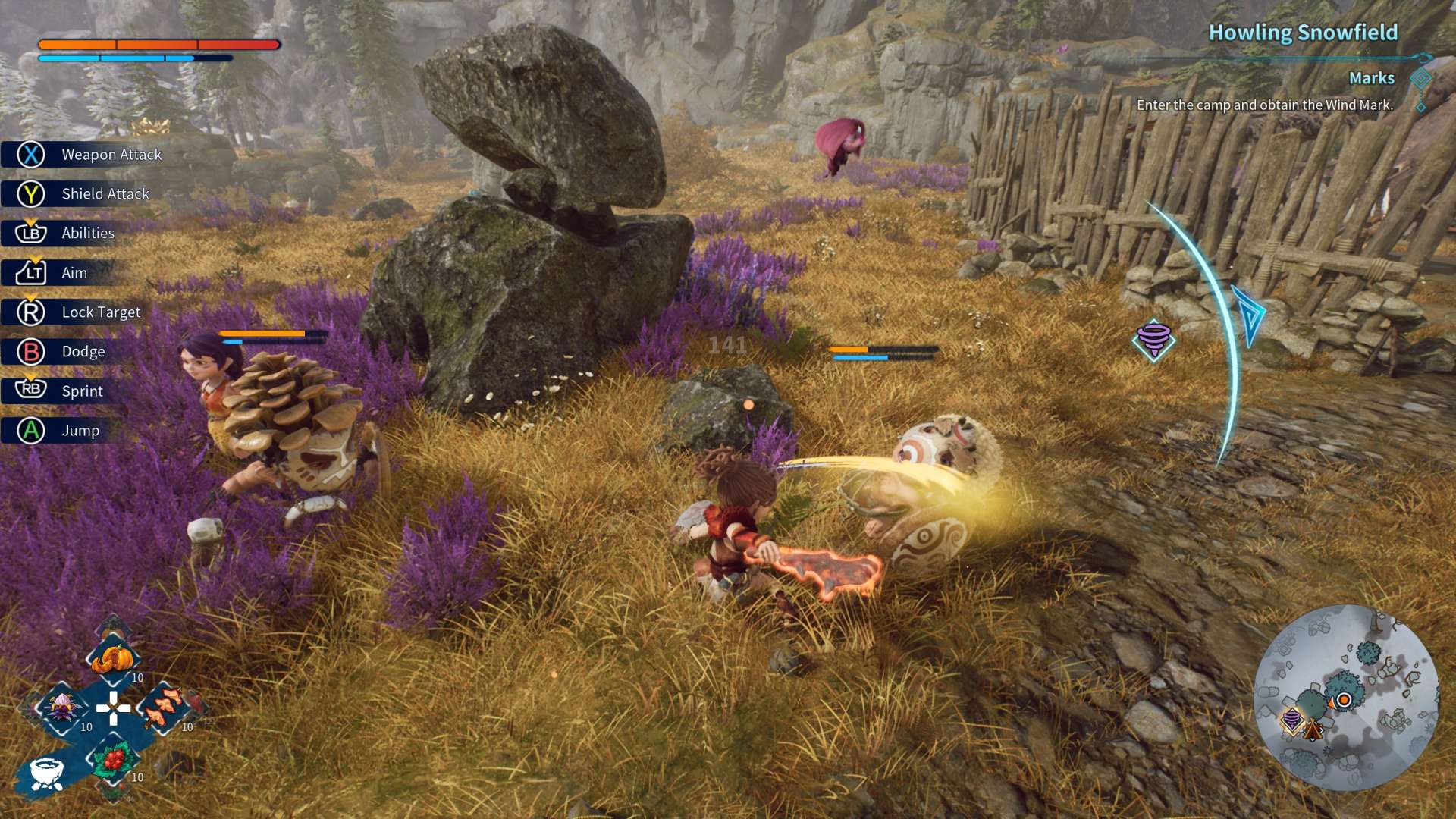The image size is (1456, 819).
Task: Pick the red berries item slot
Action: click(x=114, y=758)
